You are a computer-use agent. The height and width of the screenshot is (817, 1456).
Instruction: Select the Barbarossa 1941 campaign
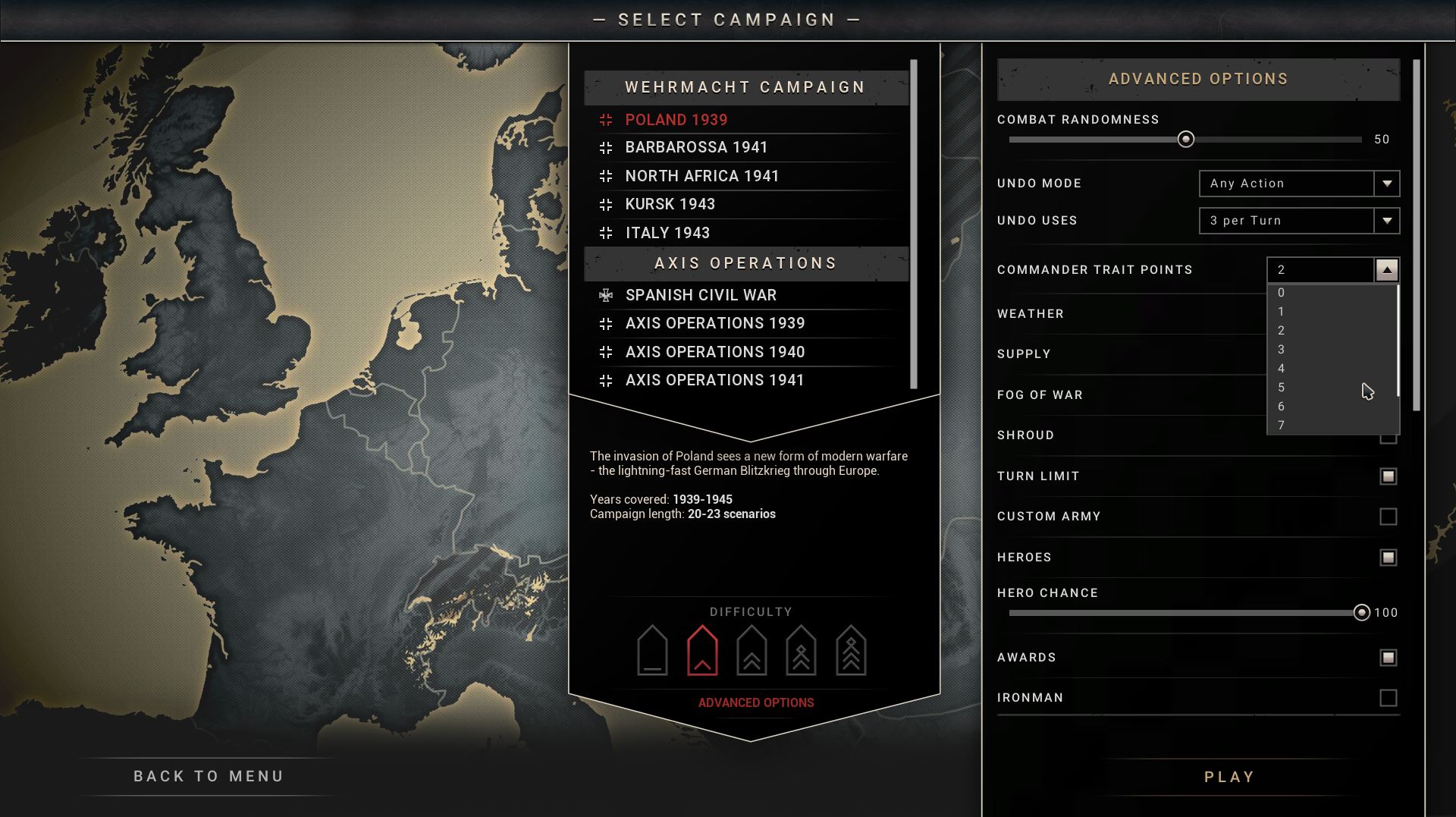pos(695,147)
